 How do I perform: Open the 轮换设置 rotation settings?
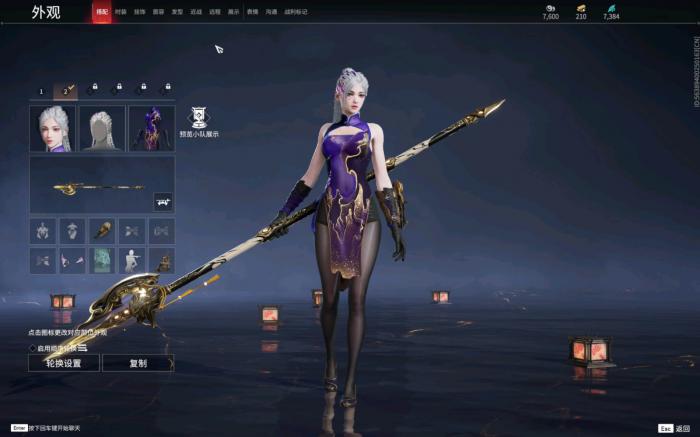pos(63,363)
